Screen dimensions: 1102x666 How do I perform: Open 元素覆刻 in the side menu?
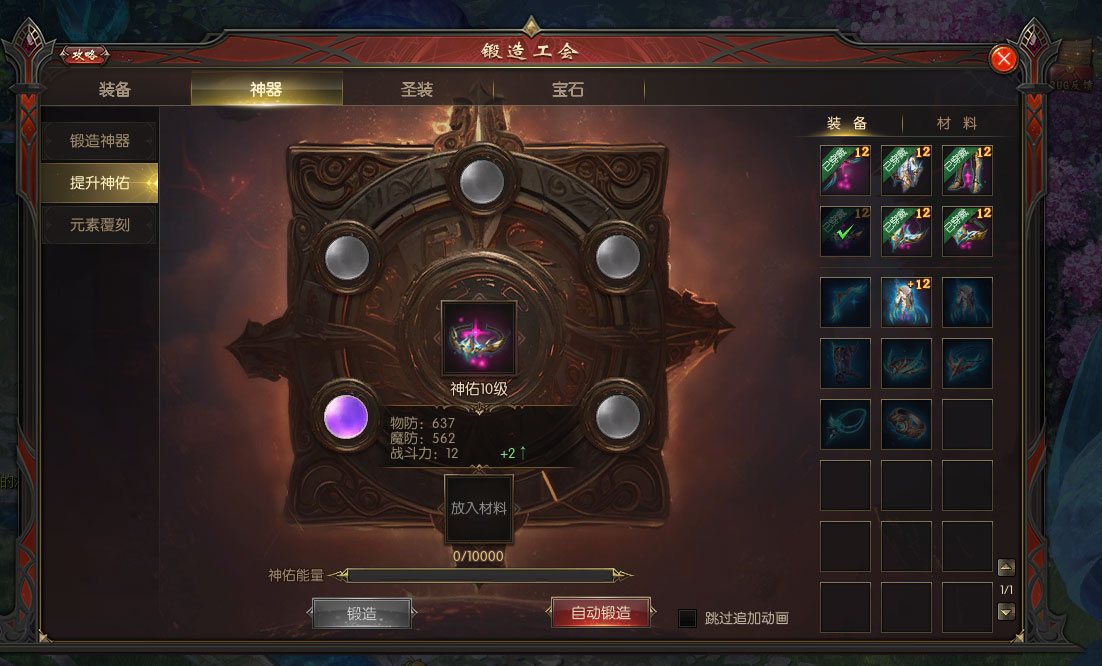coord(100,225)
